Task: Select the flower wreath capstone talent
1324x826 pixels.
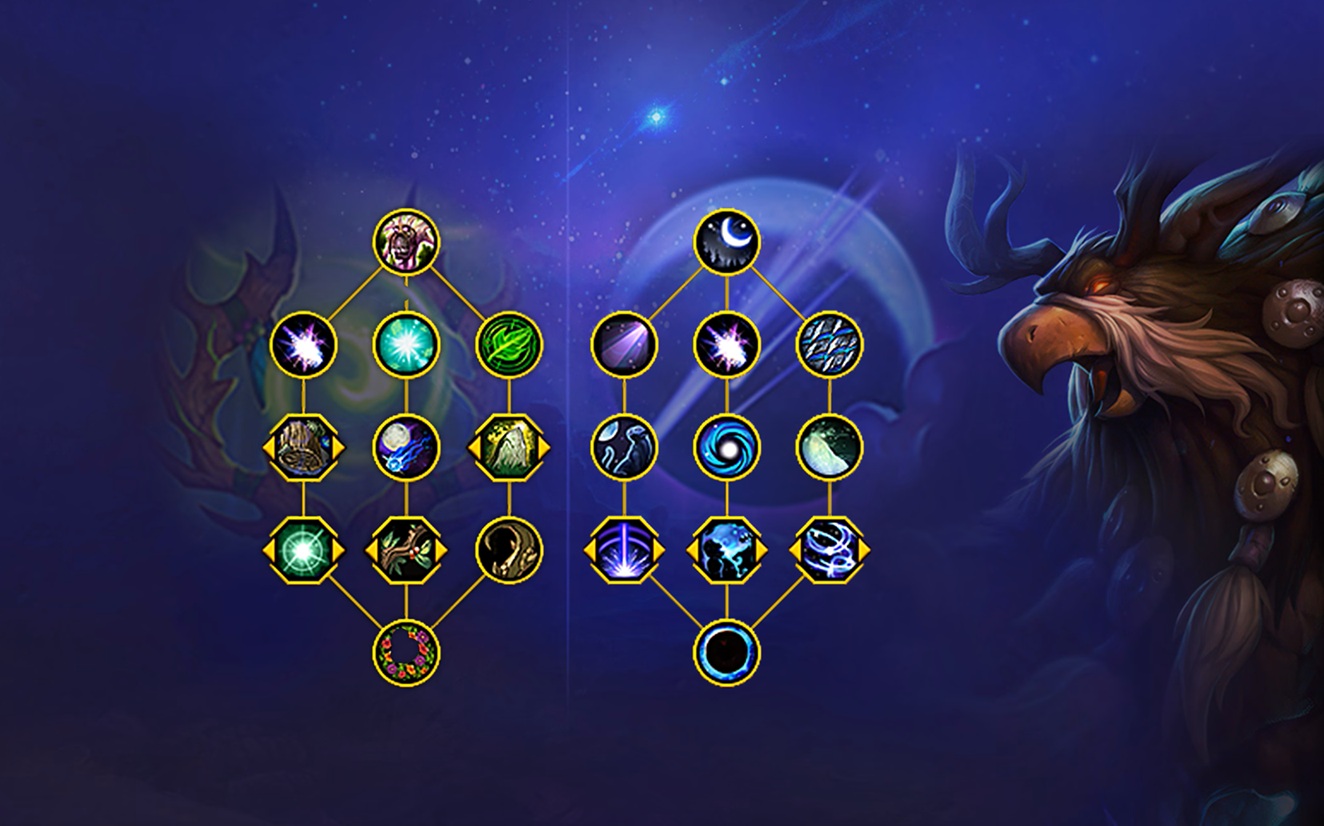Action: pos(406,652)
